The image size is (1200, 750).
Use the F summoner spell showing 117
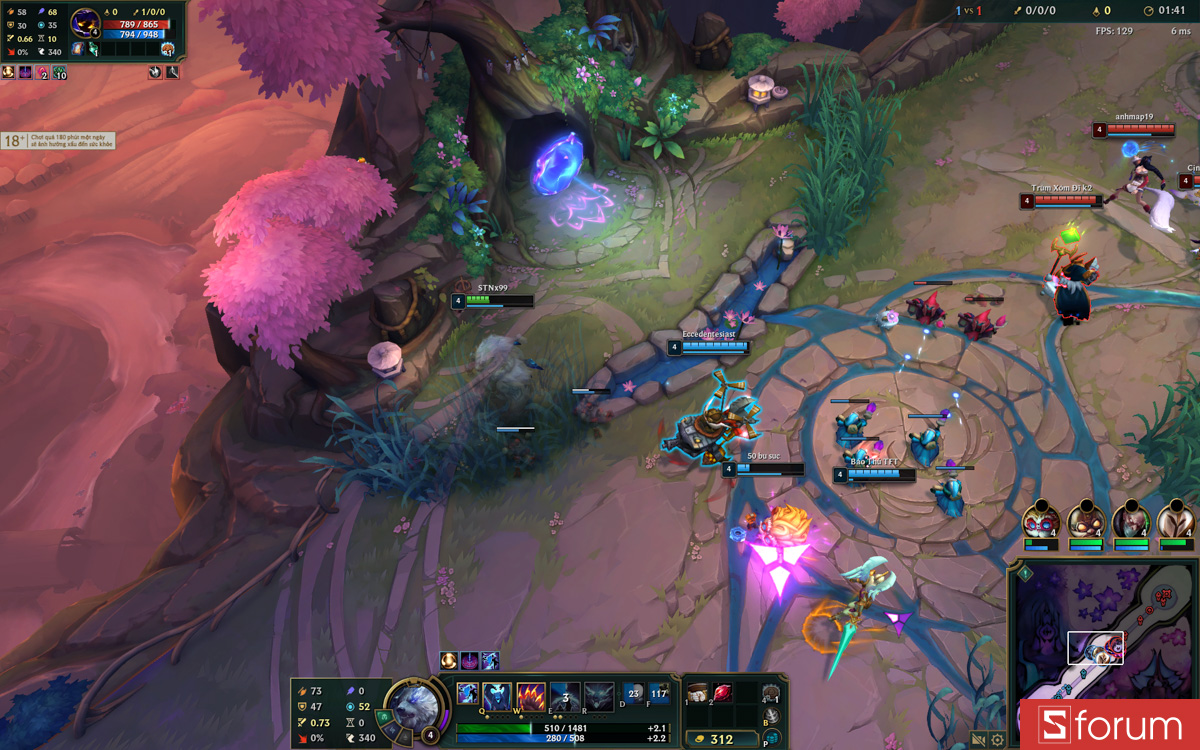point(659,692)
